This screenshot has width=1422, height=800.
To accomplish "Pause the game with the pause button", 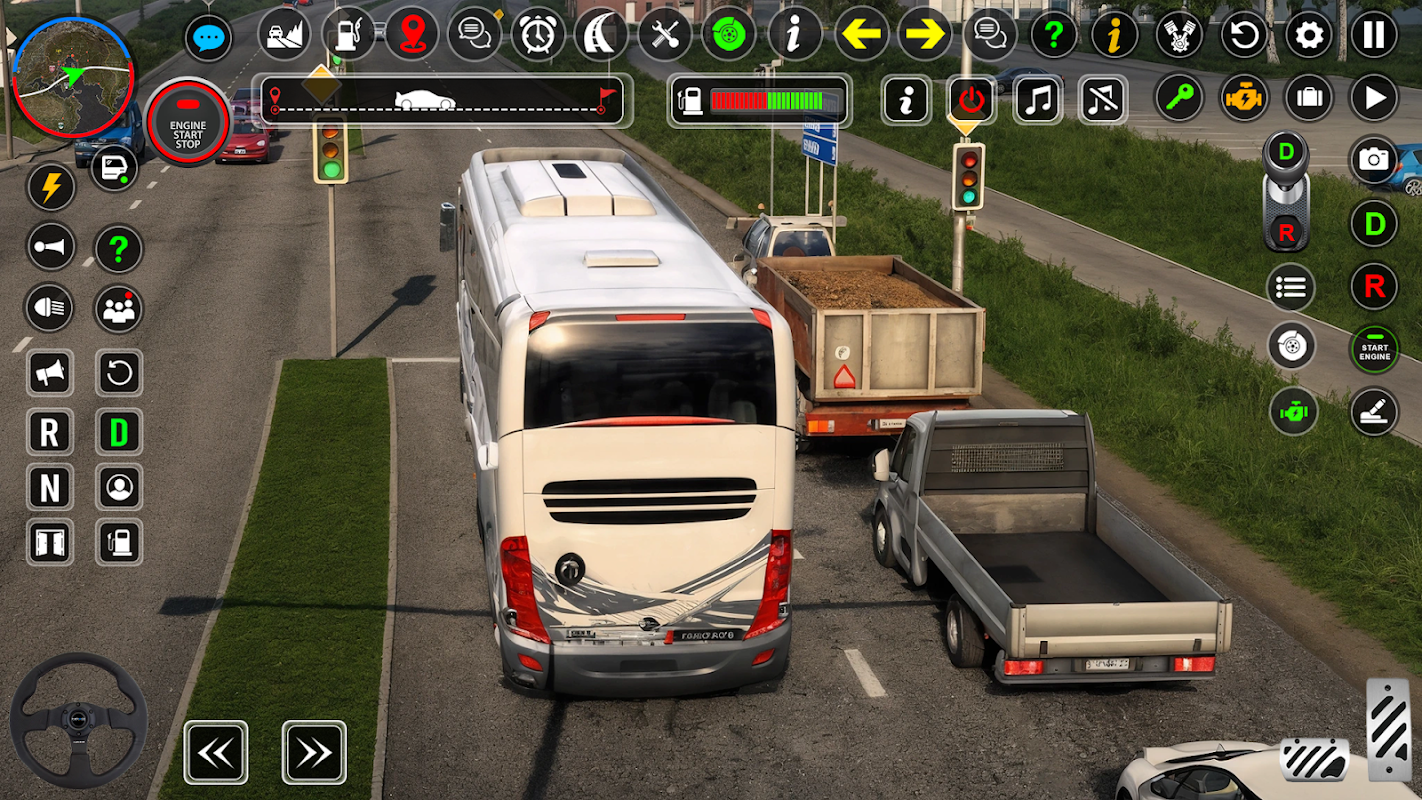I will [x=1374, y=36].
